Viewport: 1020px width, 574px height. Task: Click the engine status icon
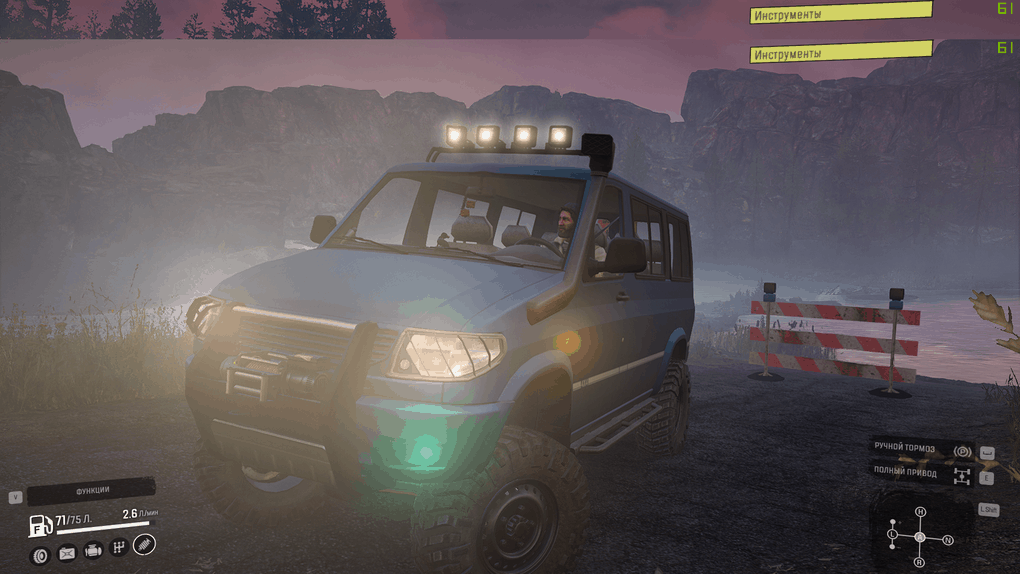pos(93,550)
